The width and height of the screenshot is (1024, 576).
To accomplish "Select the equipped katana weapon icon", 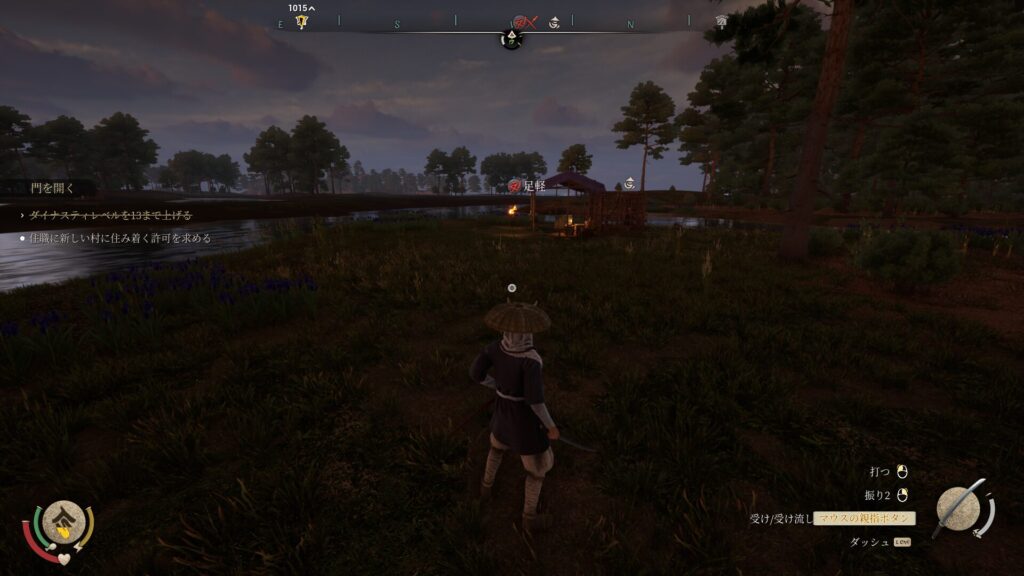I will (x=962, y=509).
